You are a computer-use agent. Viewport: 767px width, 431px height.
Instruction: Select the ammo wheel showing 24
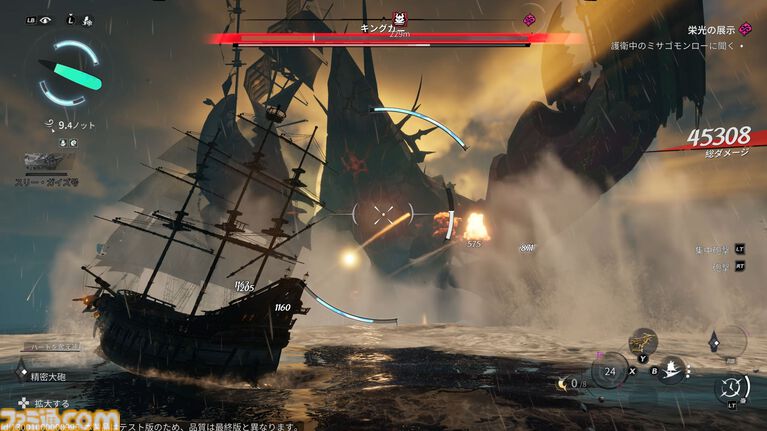coord(608,370)
